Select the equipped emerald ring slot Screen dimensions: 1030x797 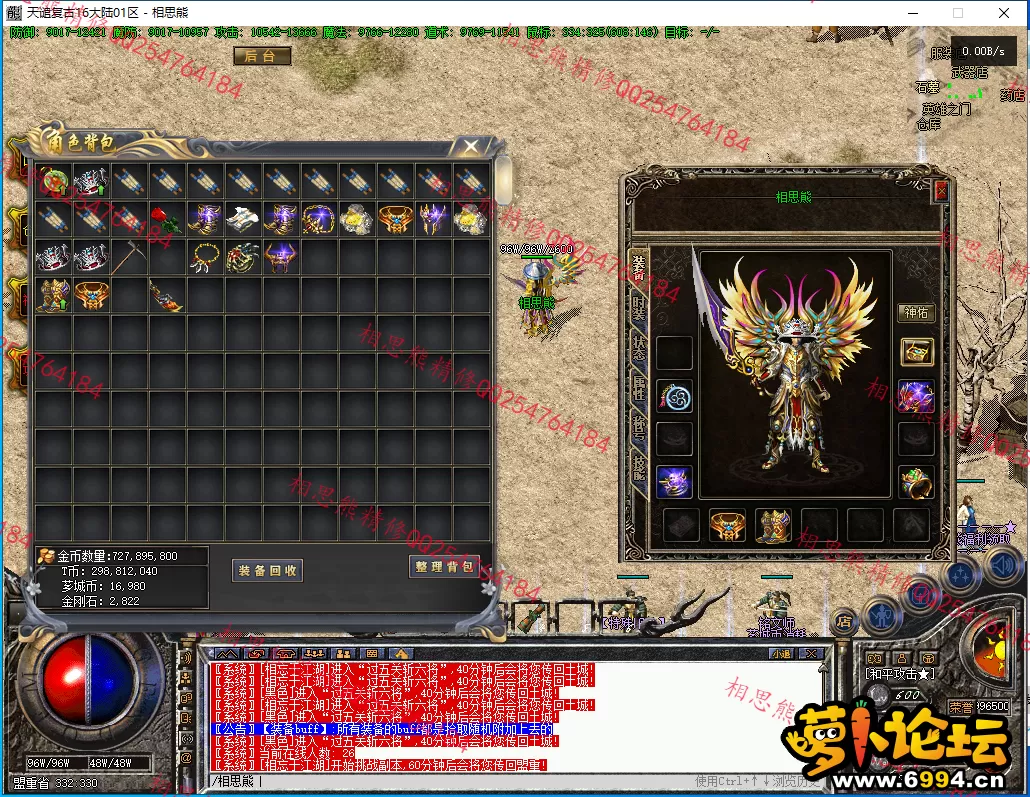tap(916, 482)
